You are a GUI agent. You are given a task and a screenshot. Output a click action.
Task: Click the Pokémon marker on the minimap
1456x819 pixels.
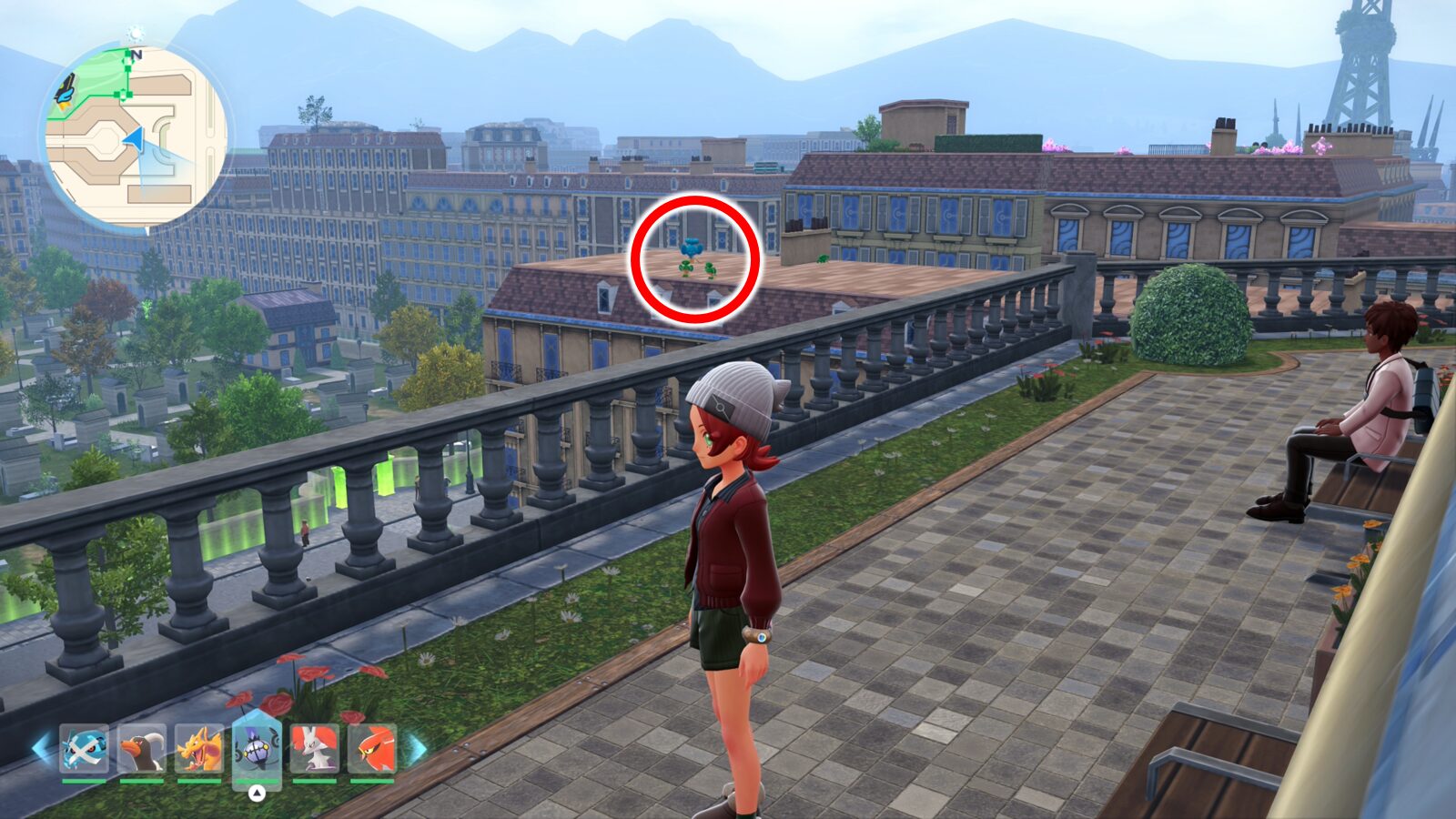coord(66,90)
